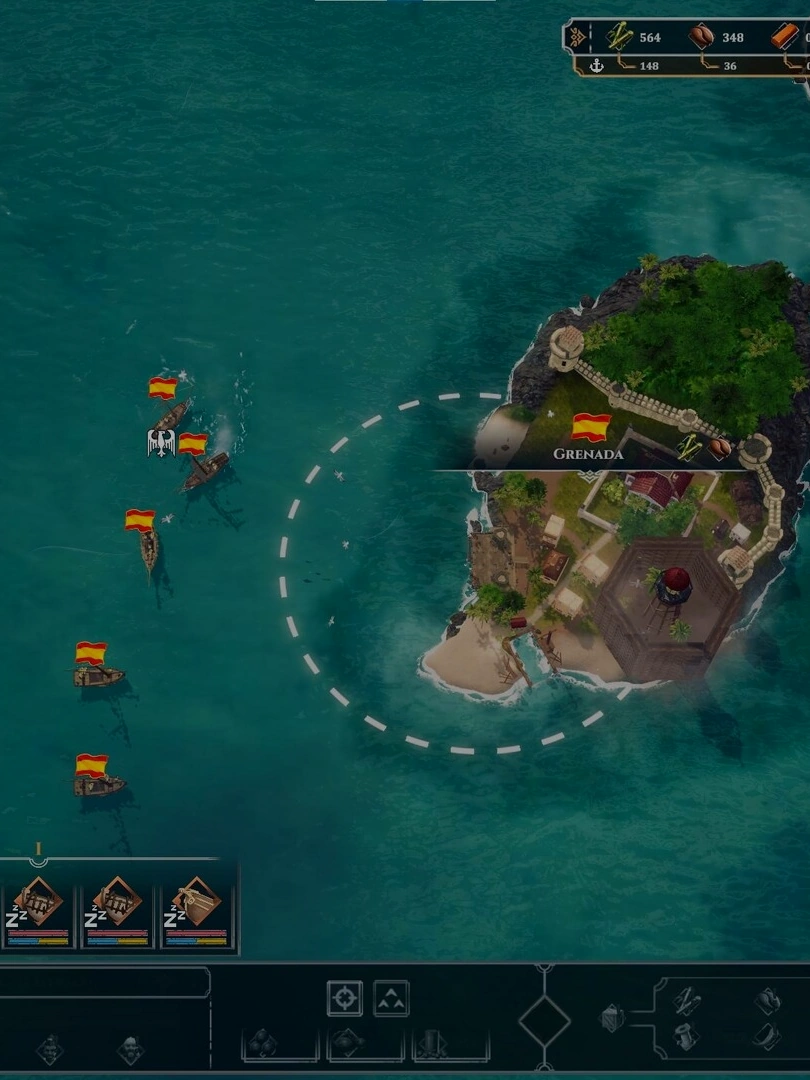Image resolution: width=810 pixels, height=1080 pixels.
Task: Click the crosshair target command button
Action: 344,998
